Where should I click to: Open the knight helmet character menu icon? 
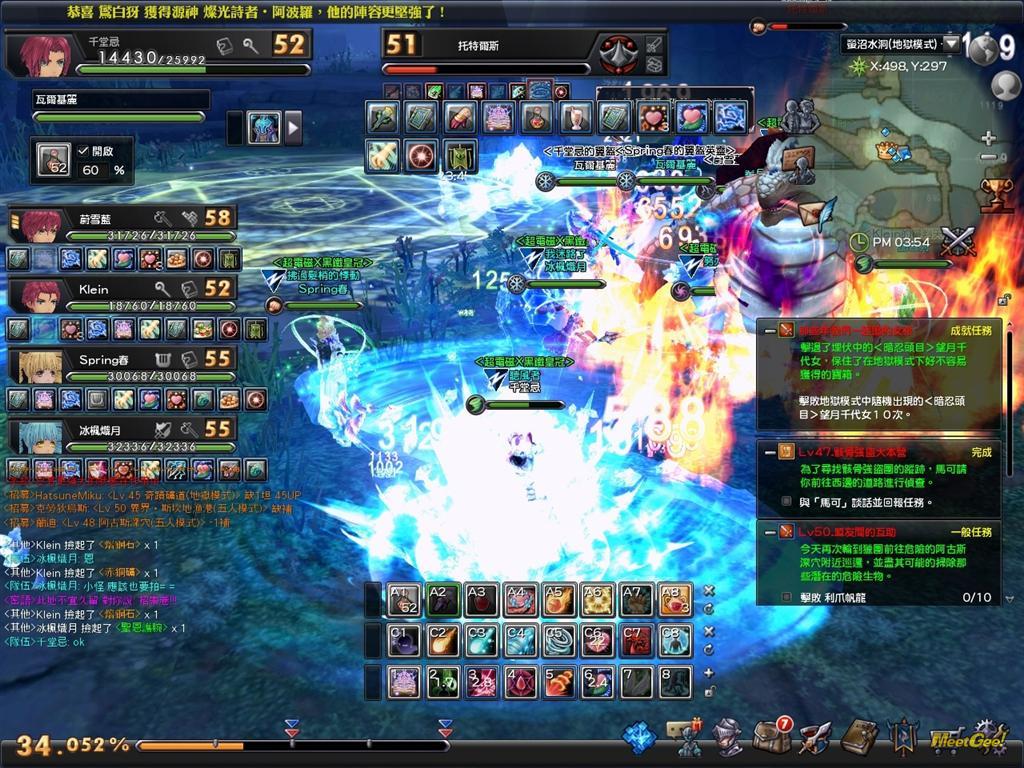(727, 737)
